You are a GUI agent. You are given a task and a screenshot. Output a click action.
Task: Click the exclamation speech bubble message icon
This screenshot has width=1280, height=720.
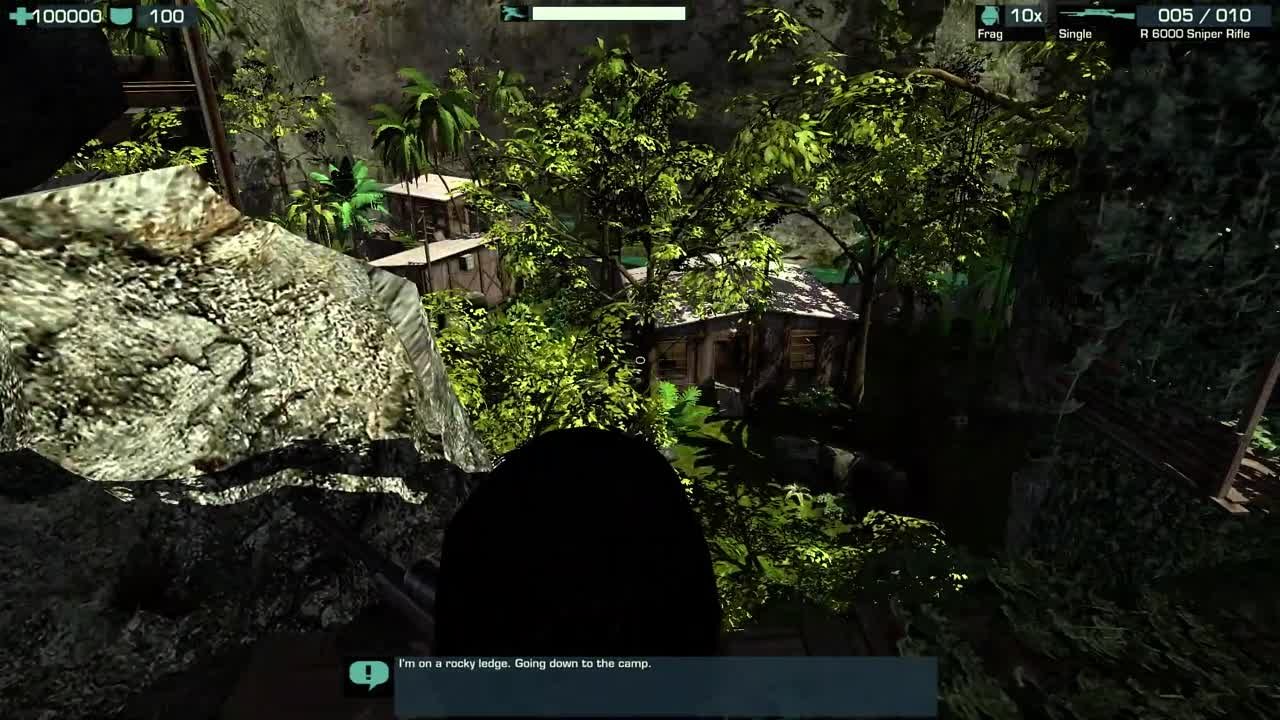(x=368, y=675)
